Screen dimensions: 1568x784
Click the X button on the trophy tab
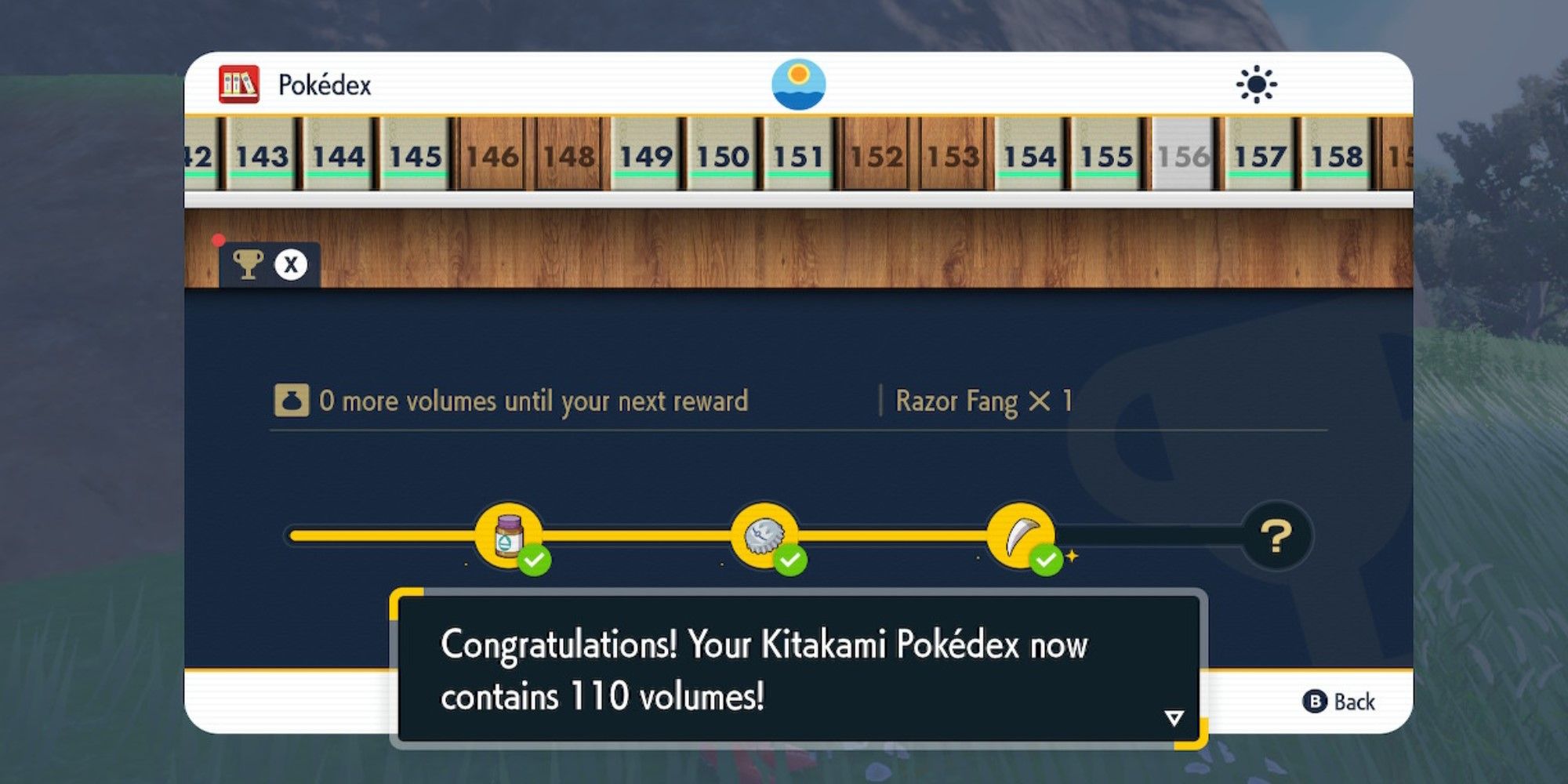click(289, 264)
